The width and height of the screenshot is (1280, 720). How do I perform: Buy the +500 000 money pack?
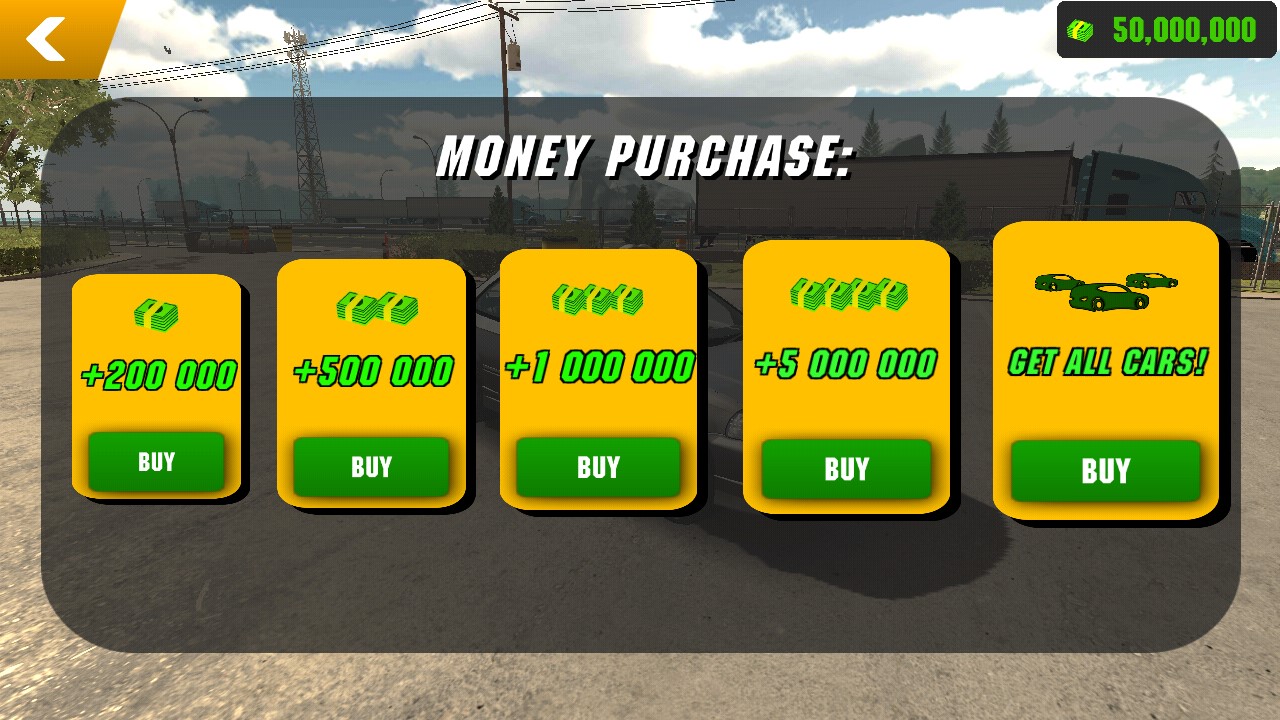[371, 467]
